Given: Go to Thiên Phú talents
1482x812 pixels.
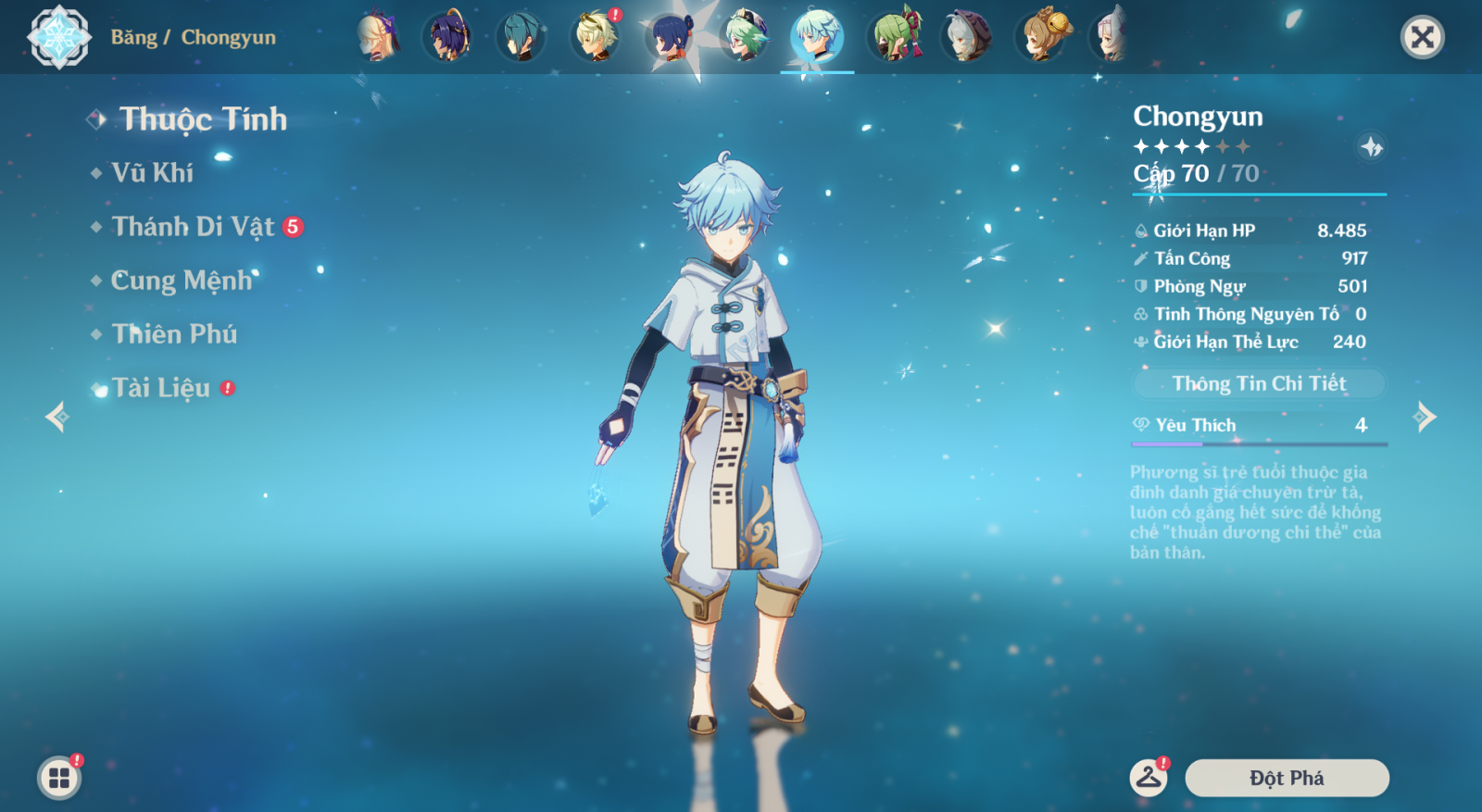Looking at the screenshot, I should (174, 334).
